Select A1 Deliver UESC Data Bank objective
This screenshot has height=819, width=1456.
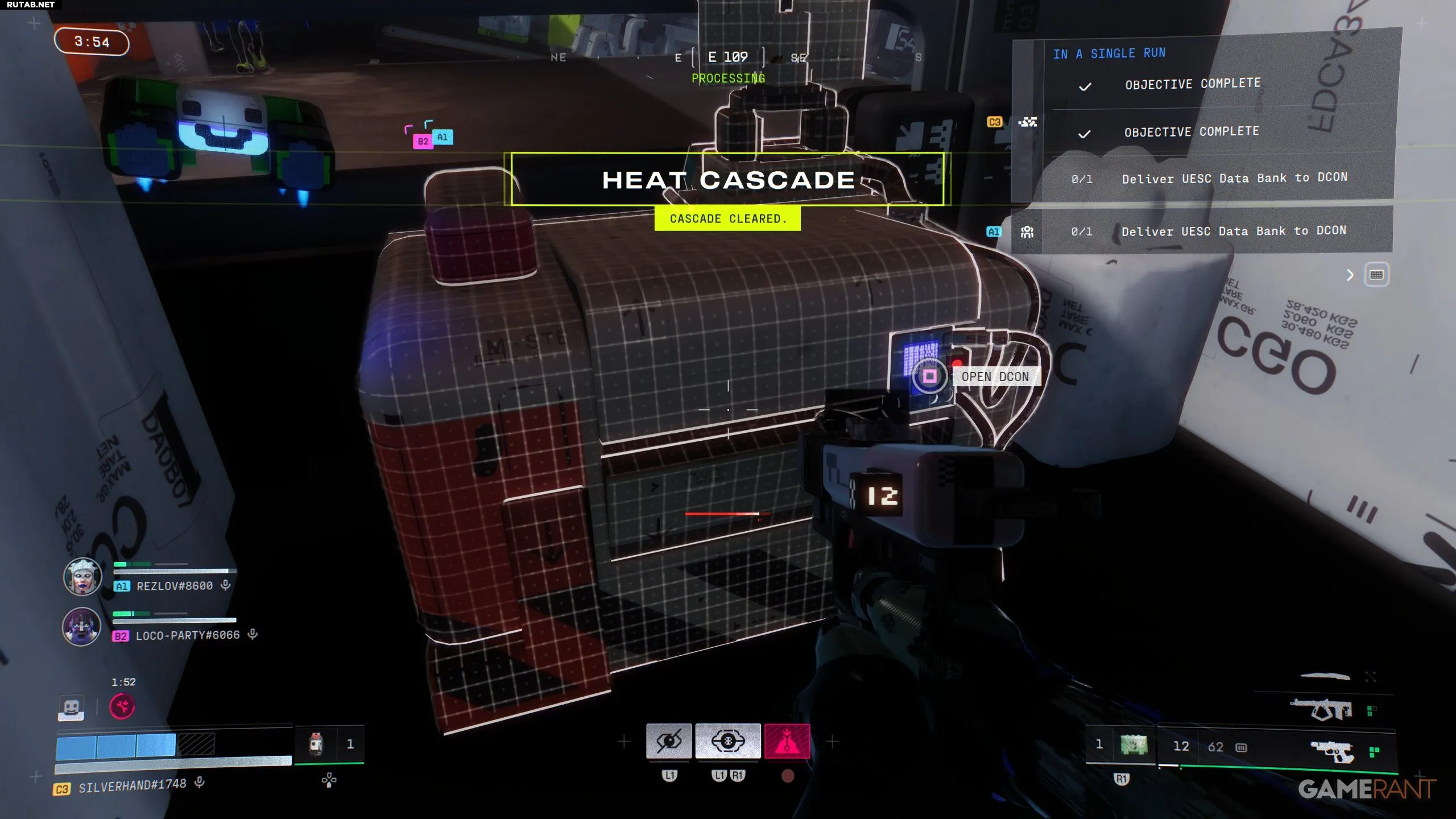(1233, 231)
